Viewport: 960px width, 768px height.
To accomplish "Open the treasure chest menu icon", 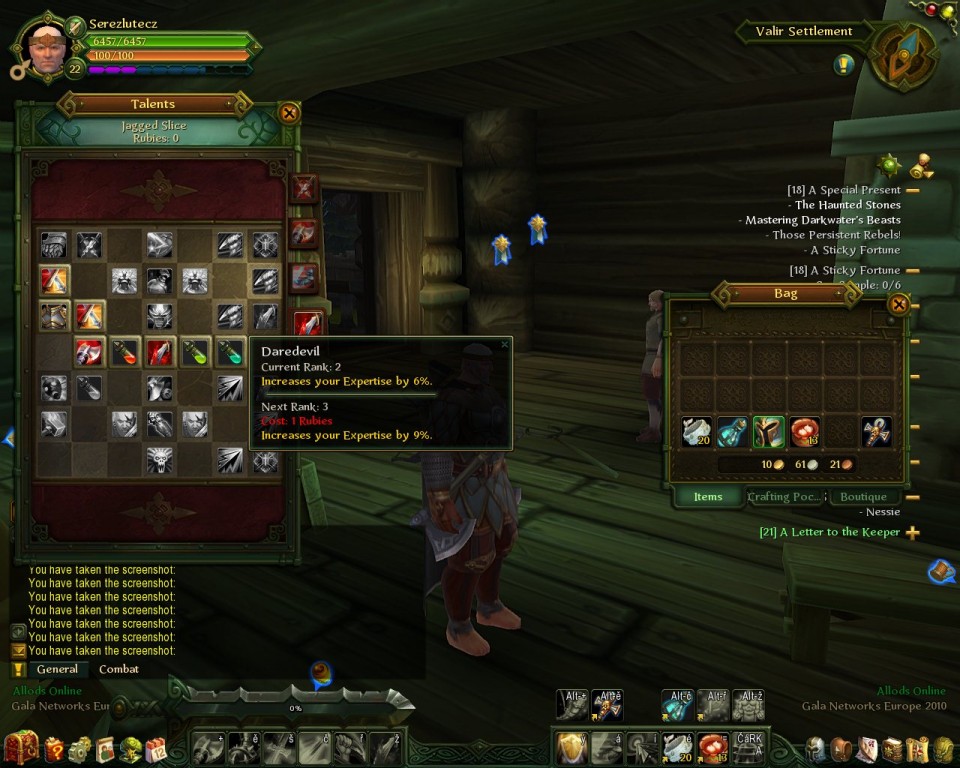I will click(x=21, y=747).
